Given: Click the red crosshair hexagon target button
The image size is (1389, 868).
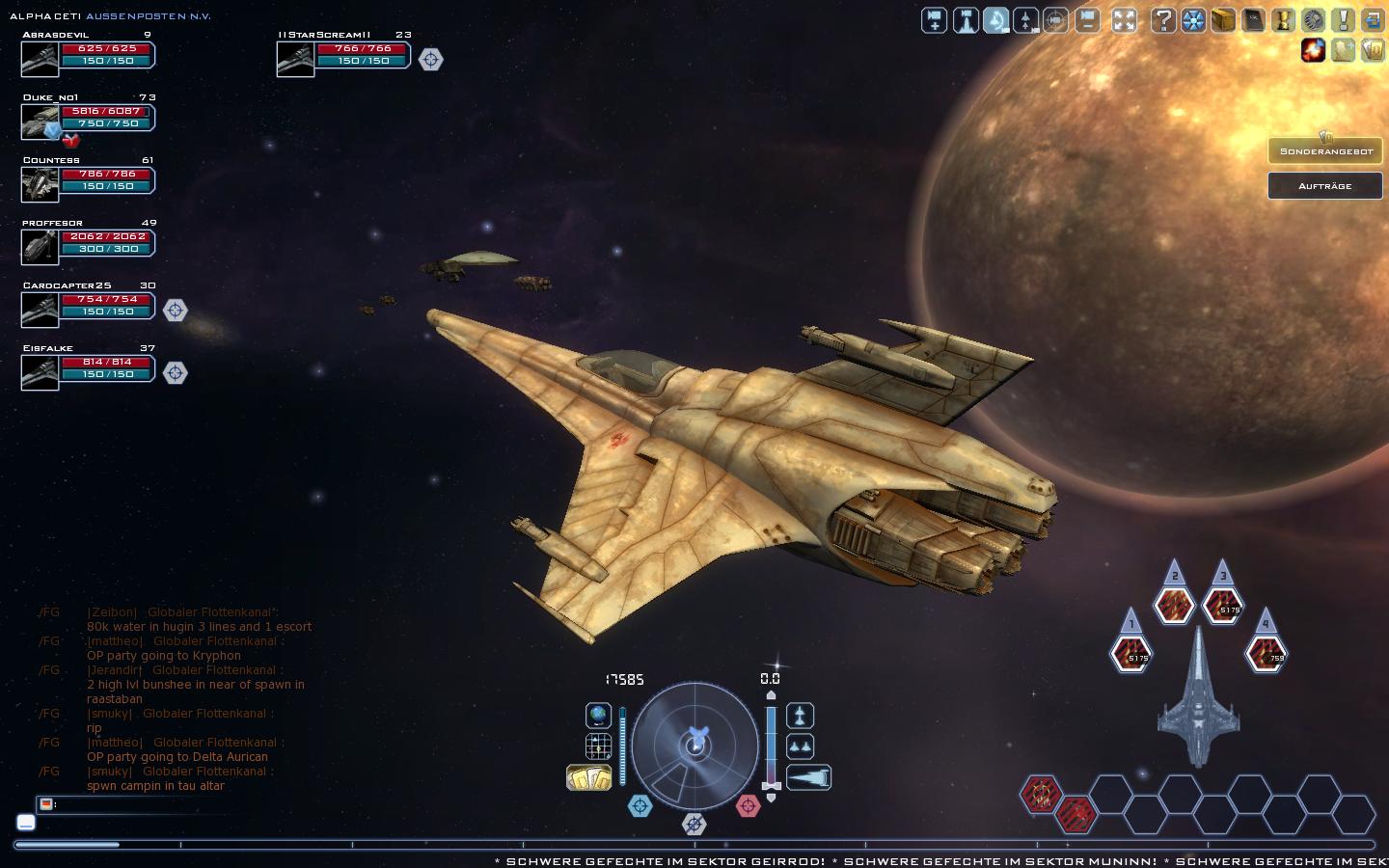Looking at the screenshot, I should [749, 805].
